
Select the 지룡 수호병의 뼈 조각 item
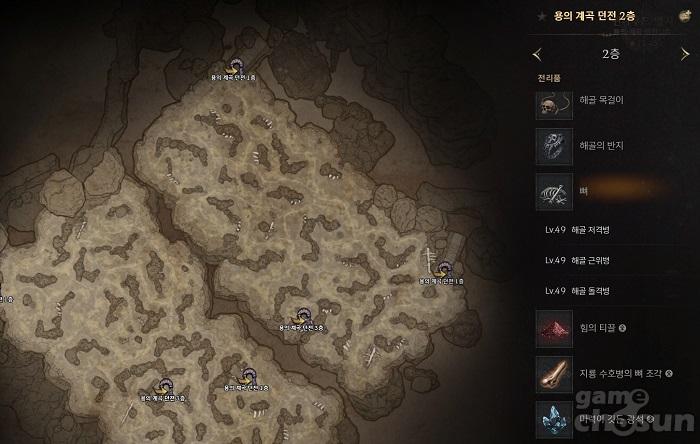[600, 372]
